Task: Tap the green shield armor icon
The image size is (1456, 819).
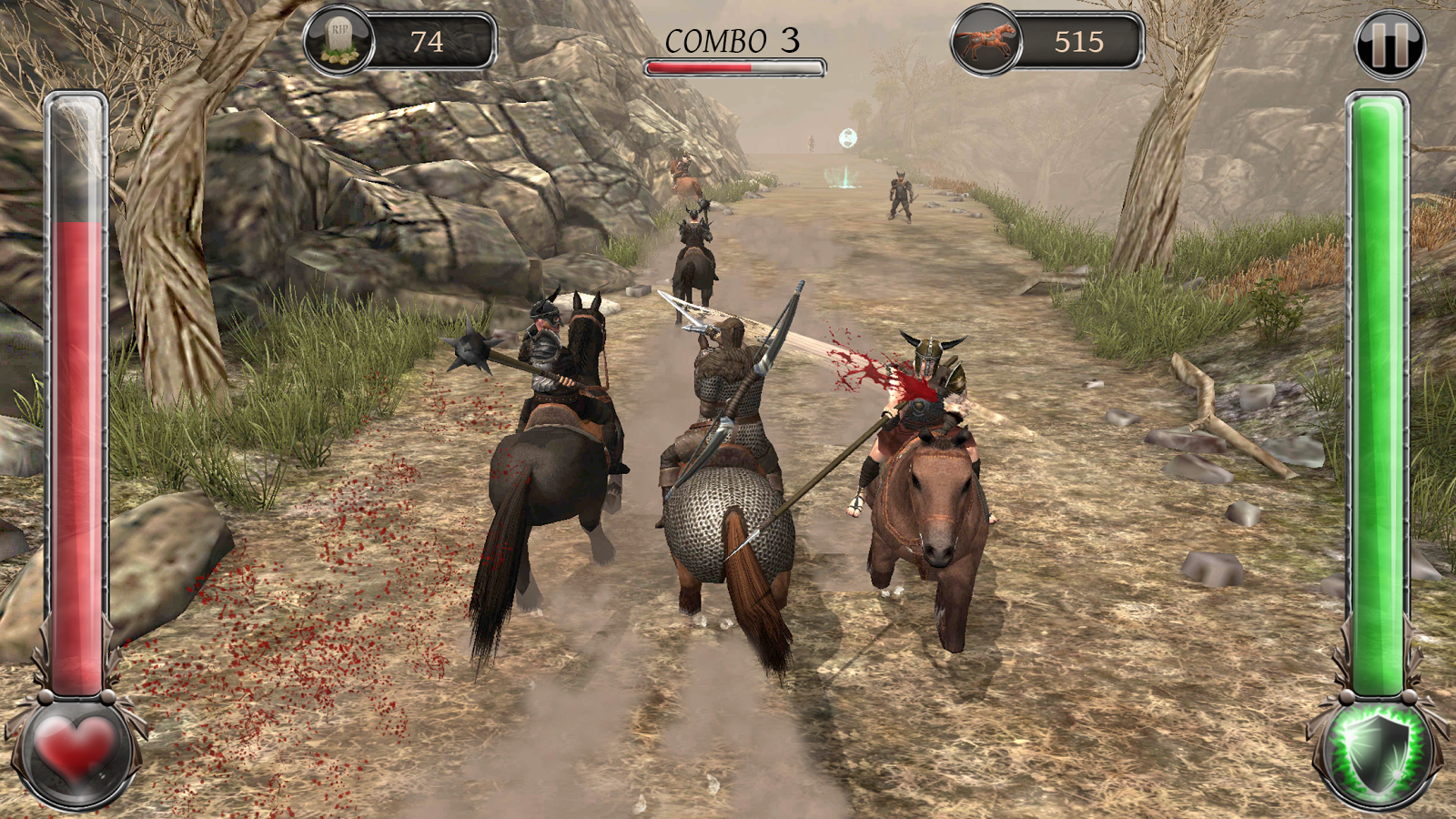Action: click(1380, 754)
